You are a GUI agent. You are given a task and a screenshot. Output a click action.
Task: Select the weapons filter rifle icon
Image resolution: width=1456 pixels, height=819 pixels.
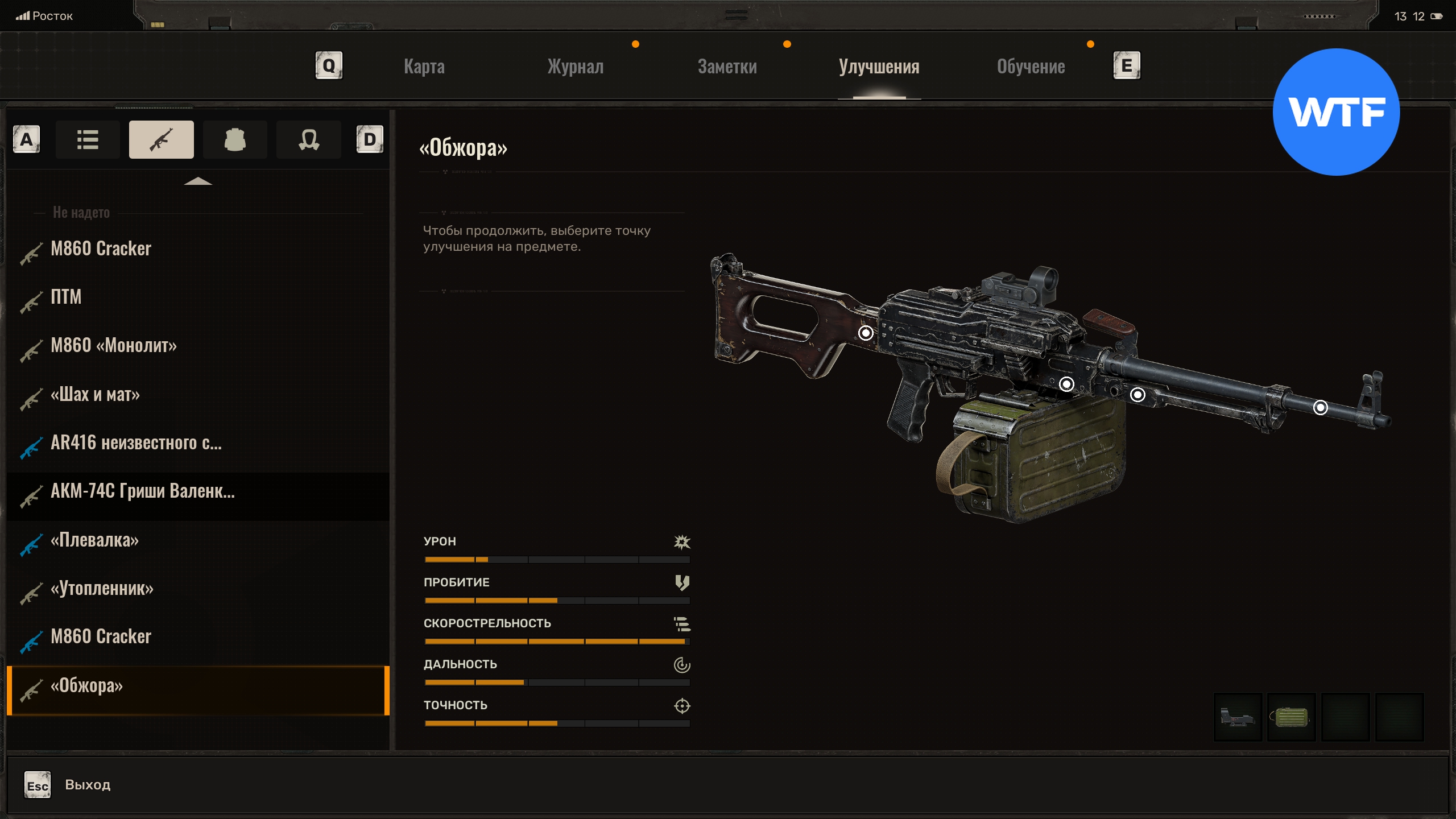tap(161, 139)
